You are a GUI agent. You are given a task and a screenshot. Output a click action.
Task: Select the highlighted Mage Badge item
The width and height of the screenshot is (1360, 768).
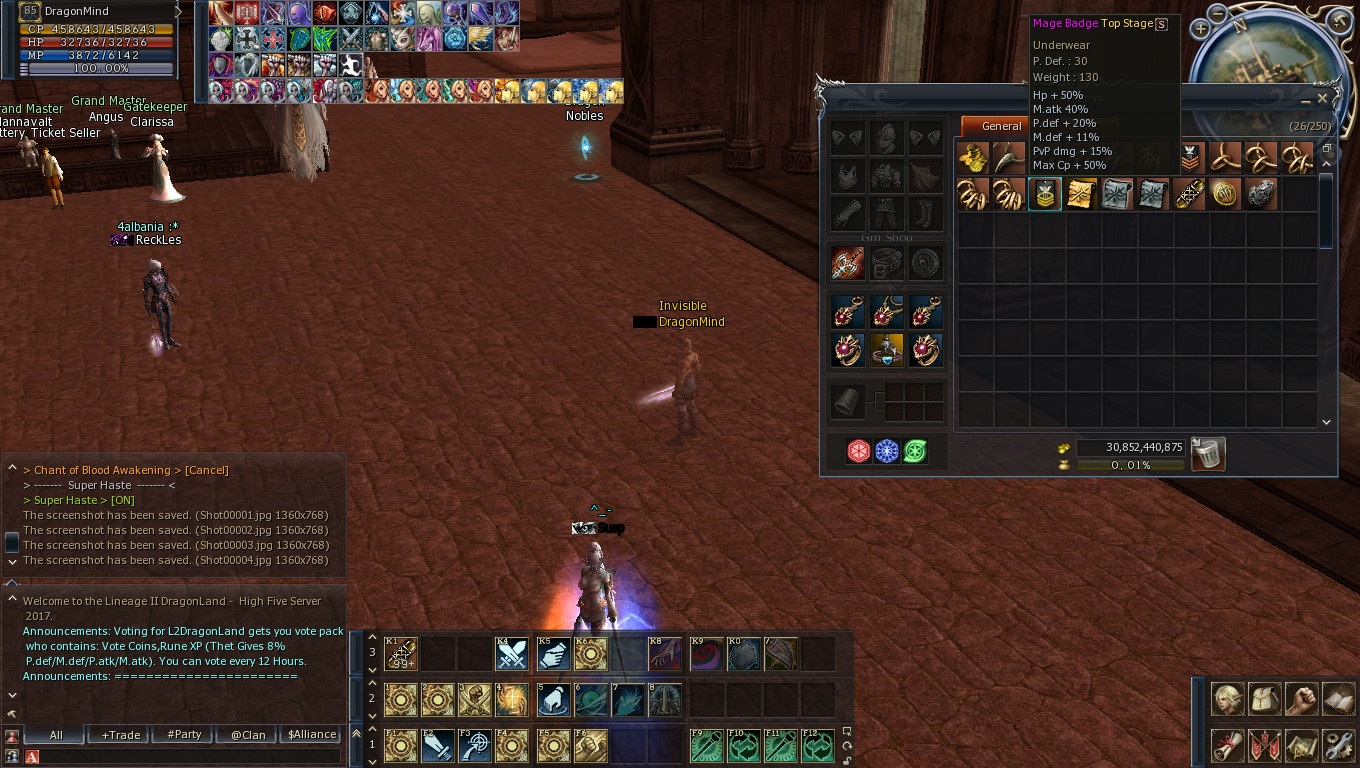click(1045, 194)
